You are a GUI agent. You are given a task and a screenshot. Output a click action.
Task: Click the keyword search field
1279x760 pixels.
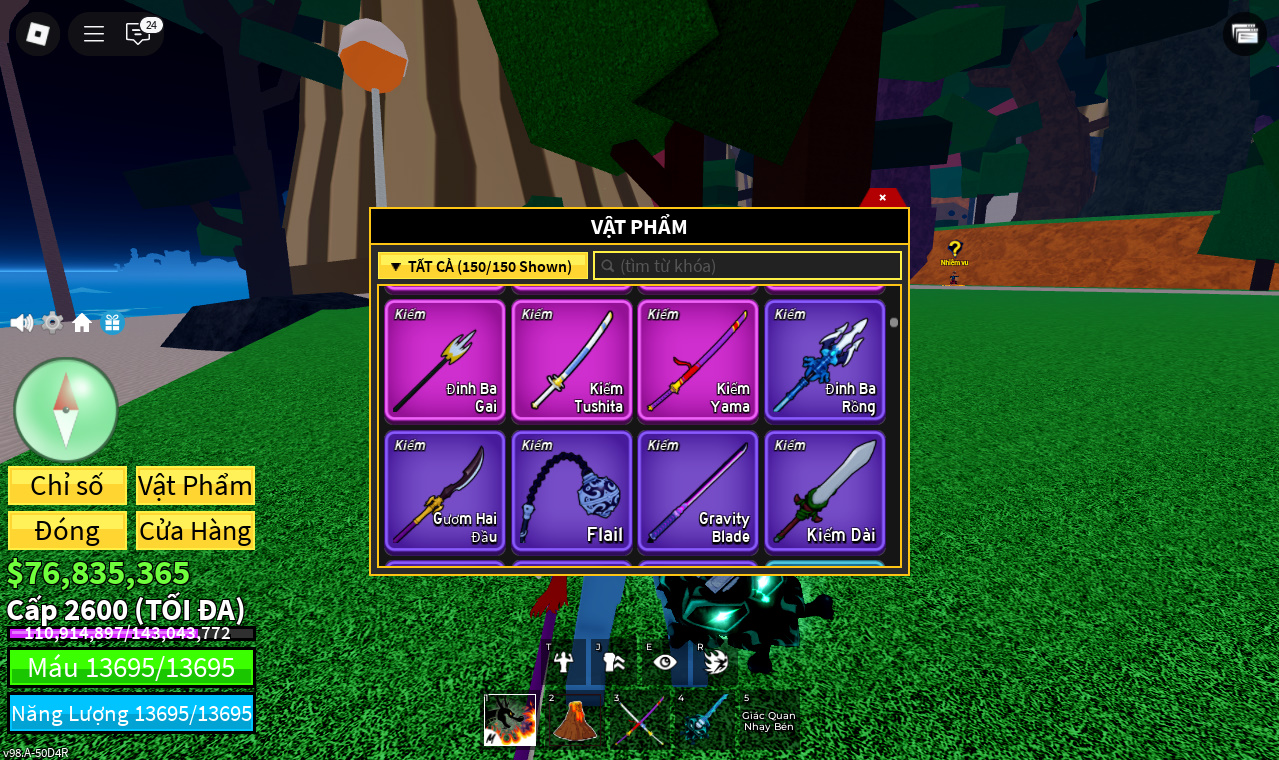pos(748,266)
